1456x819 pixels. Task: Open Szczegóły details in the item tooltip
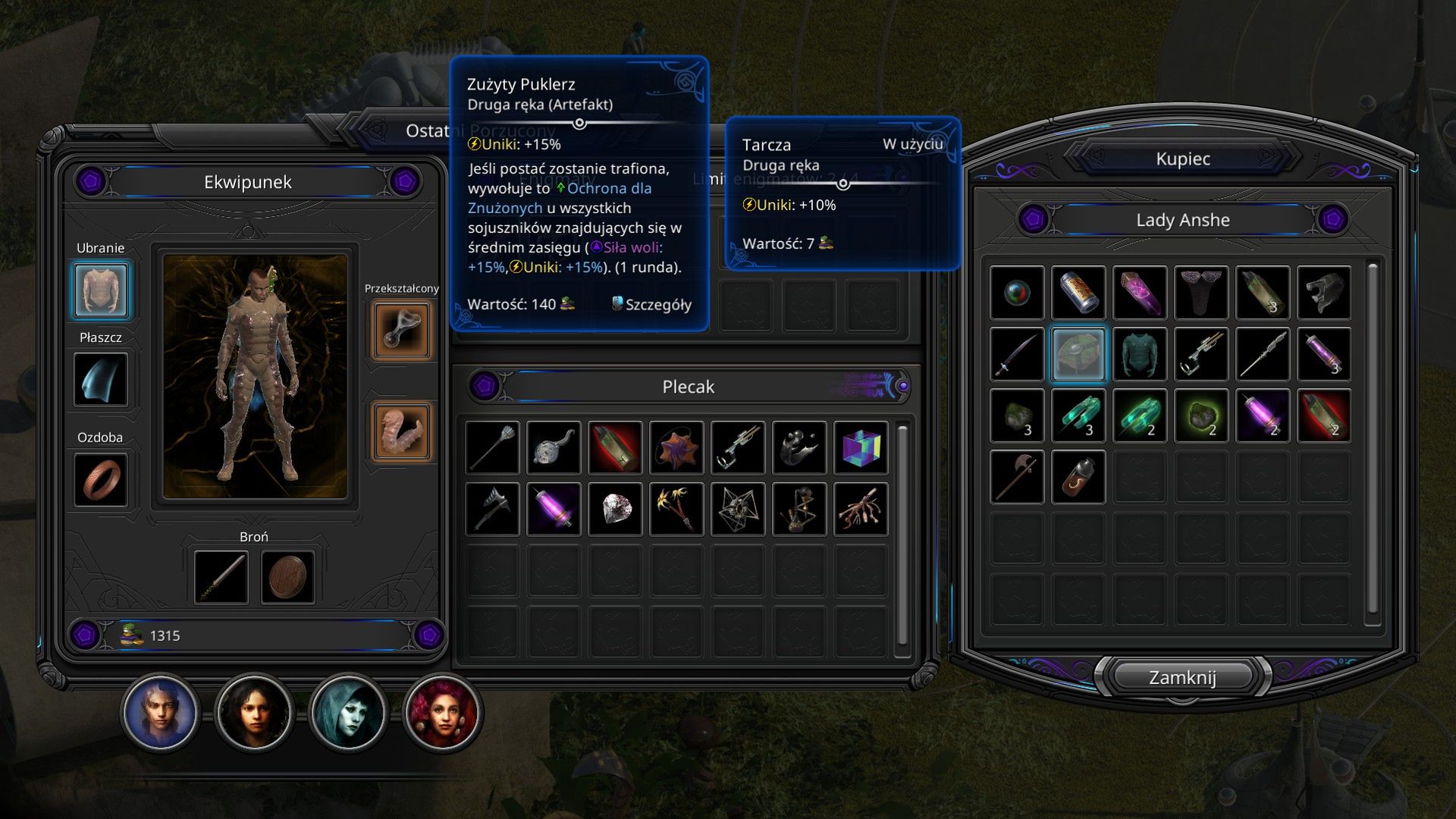651,305
